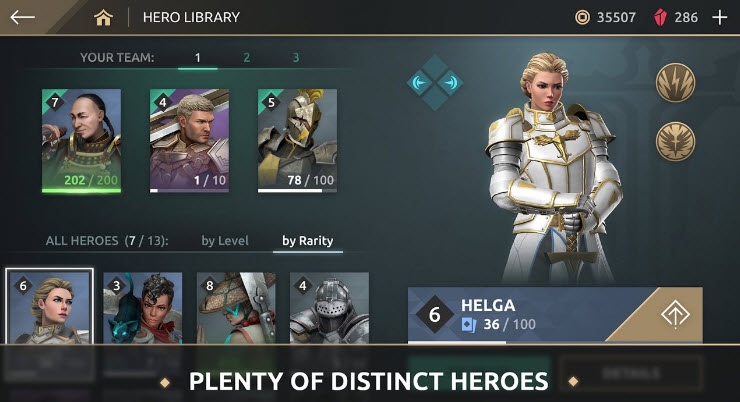Viewport: 740px width, 402px height.
Task: Choose the level 5 armored knight team card
Action: pyautogui.click(x=297, y=139)
